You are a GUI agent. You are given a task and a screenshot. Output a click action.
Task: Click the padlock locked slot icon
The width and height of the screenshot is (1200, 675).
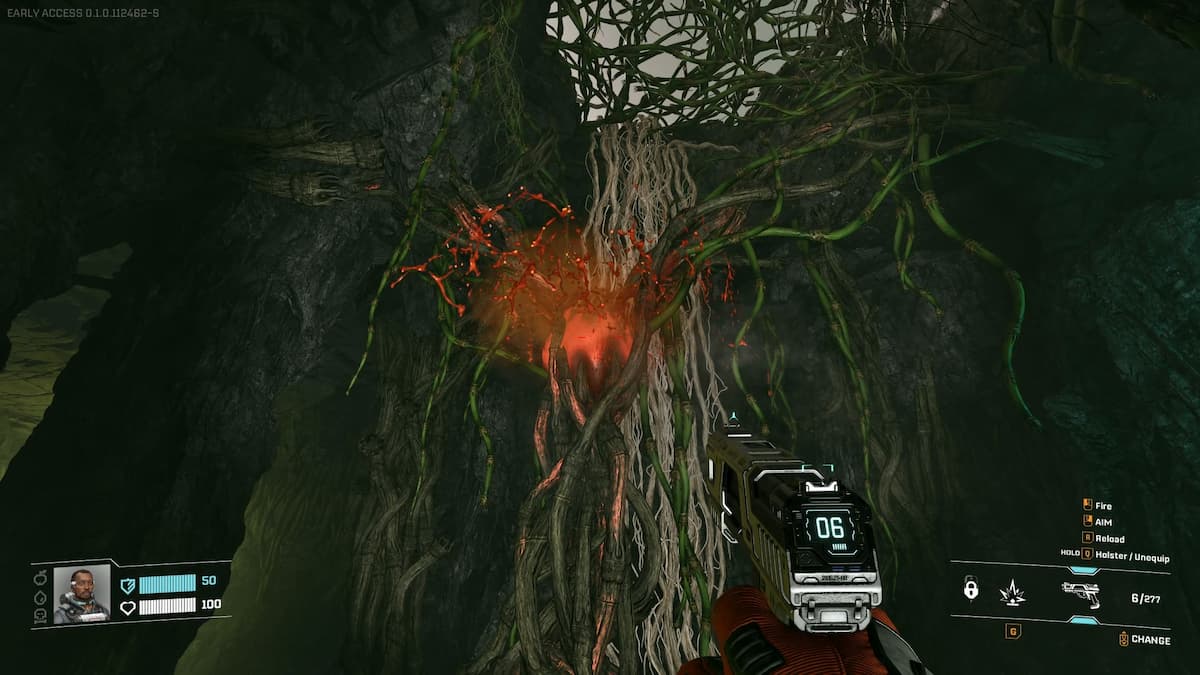tap(970, 589)
